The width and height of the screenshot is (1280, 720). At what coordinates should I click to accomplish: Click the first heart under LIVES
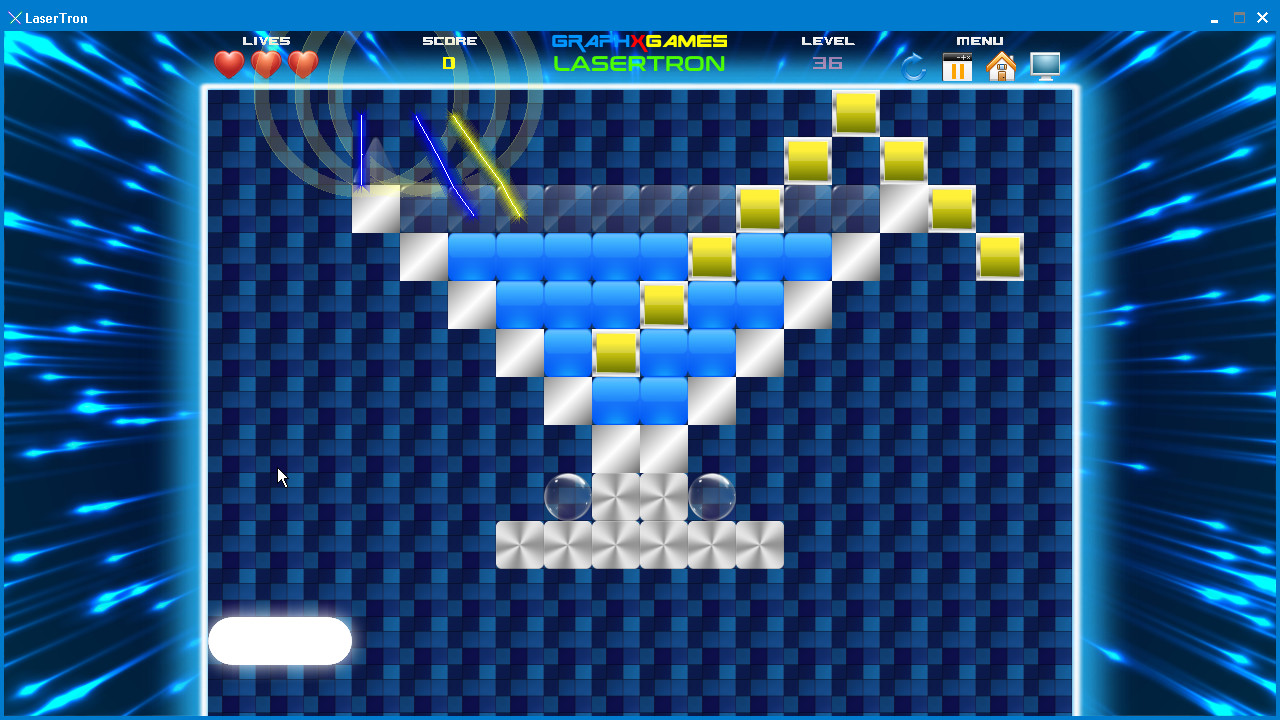point(228,64)
